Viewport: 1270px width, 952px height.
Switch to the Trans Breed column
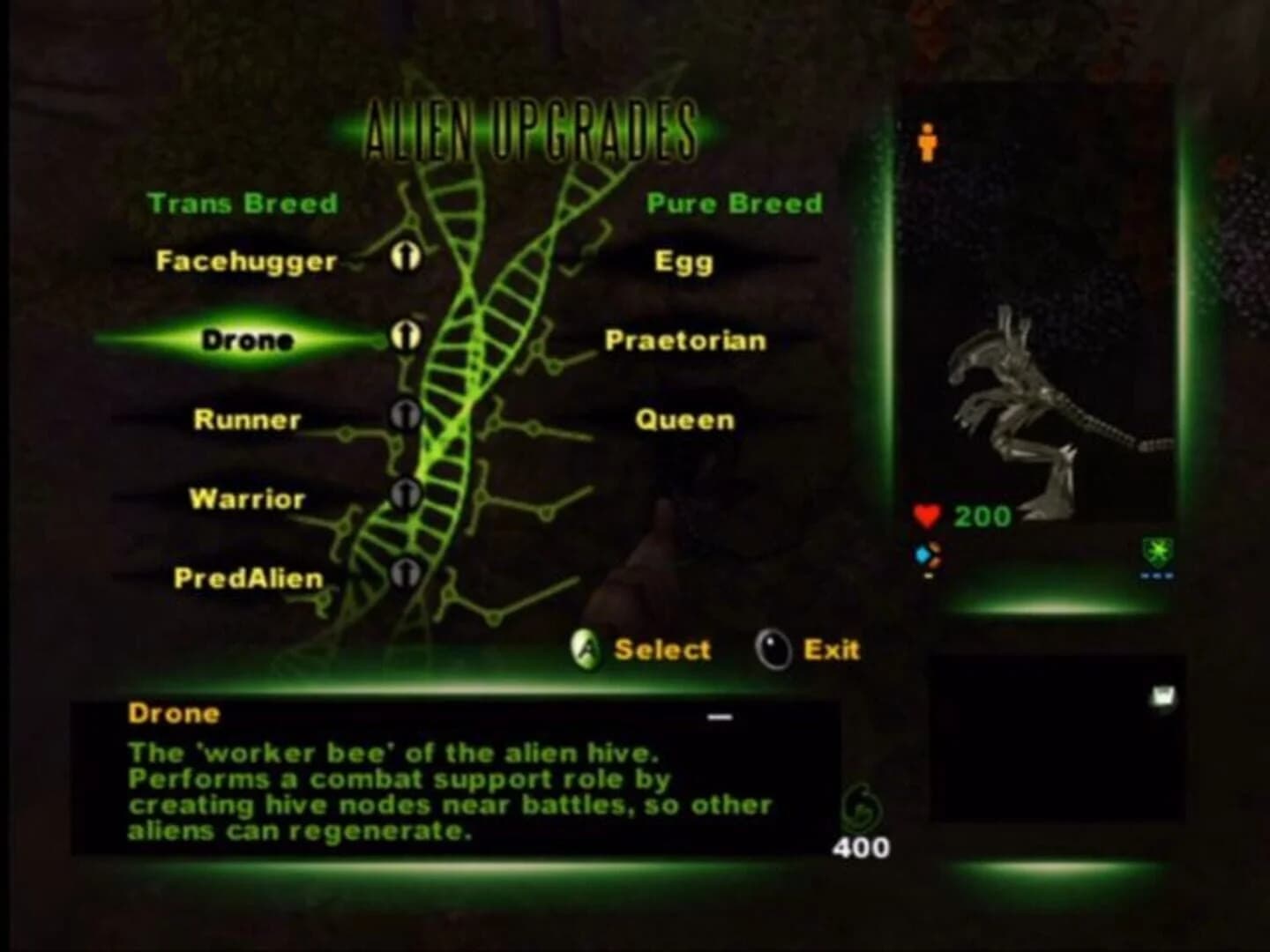[x=243, y=203]
